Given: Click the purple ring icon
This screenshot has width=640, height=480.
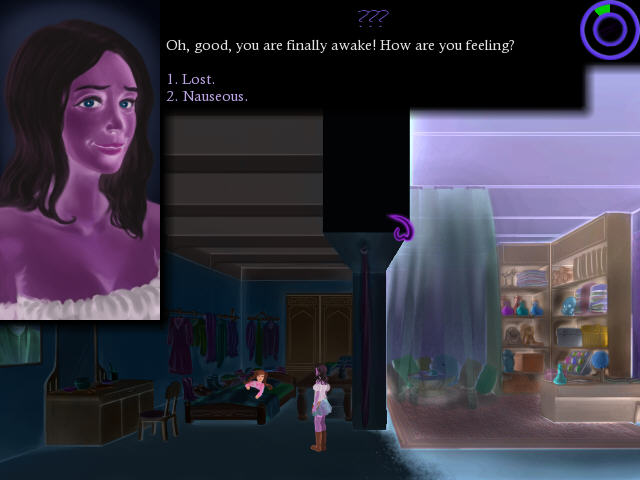Looking at the screenshot, I should (609, 30).
